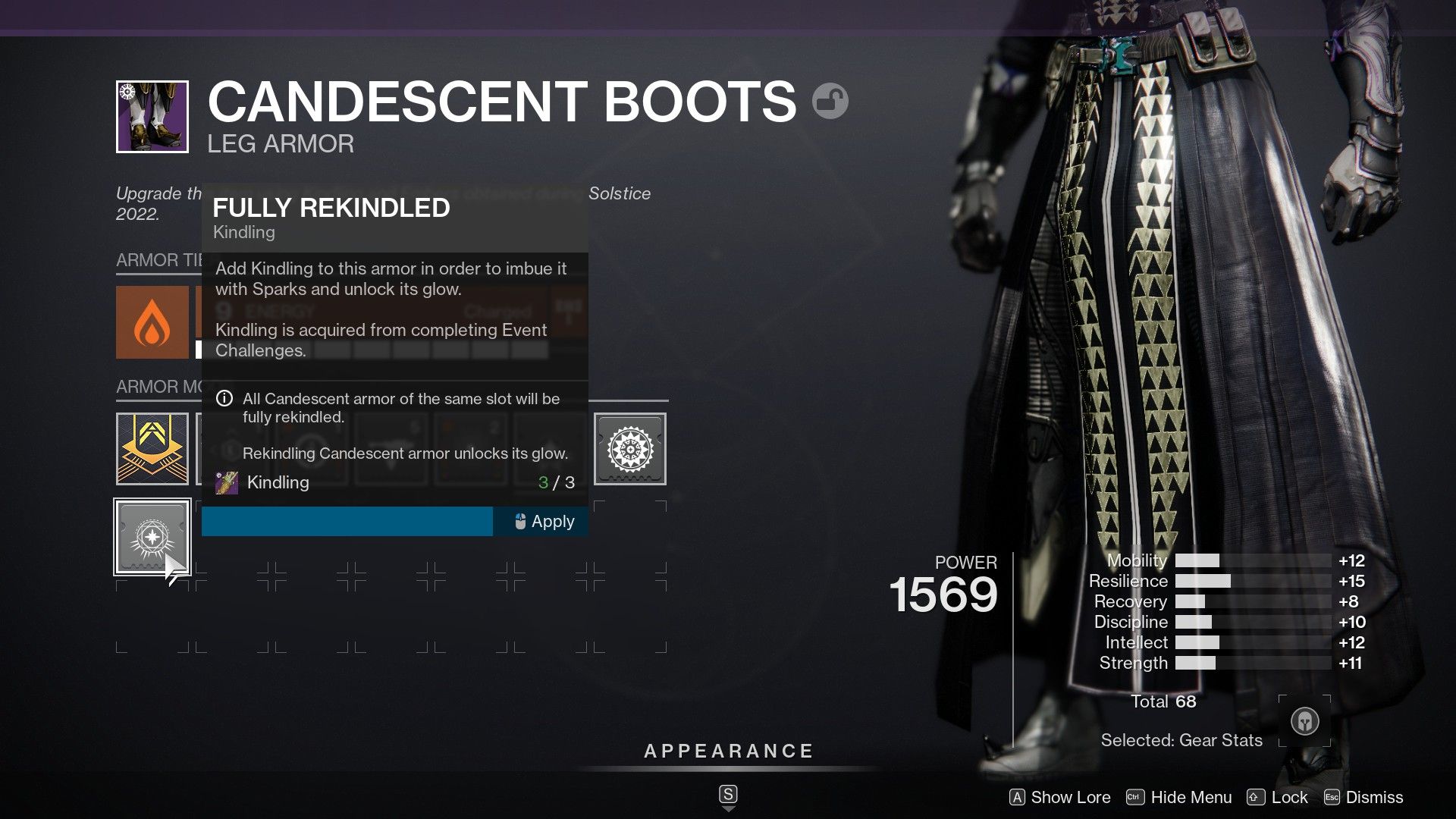Hide the menu via Hide Menu option
1456x819 pixels.
point(1191,797)
